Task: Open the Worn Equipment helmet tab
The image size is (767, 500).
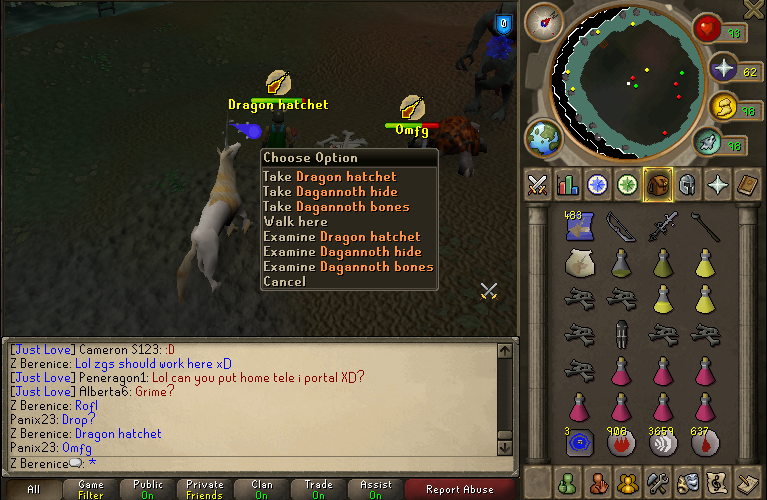Action: point(688,185)
